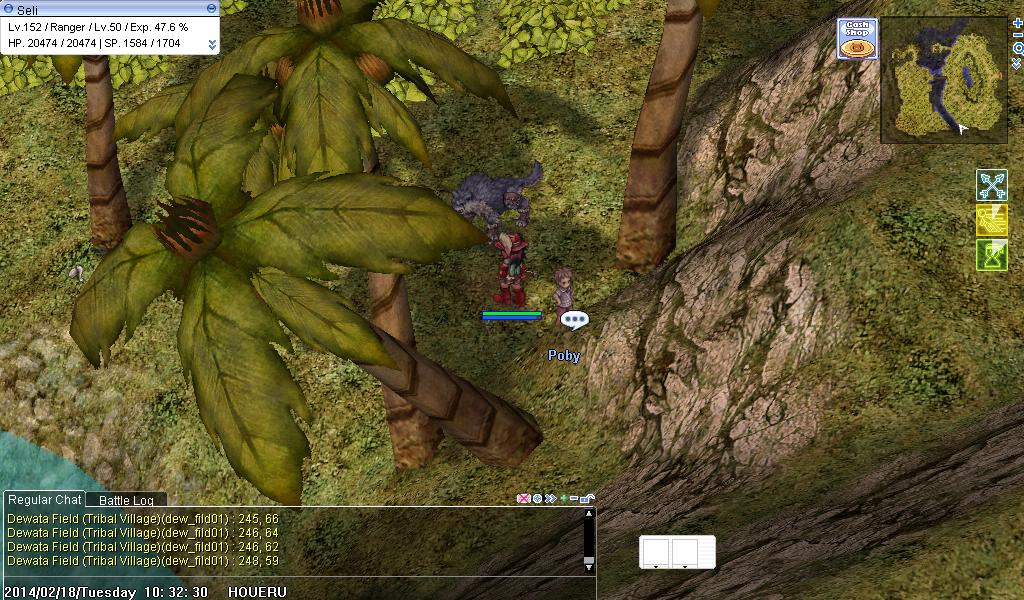Screen dimensions: 1024x600
Task: Click the crossed arrows status icon
Action: (991, 186)
